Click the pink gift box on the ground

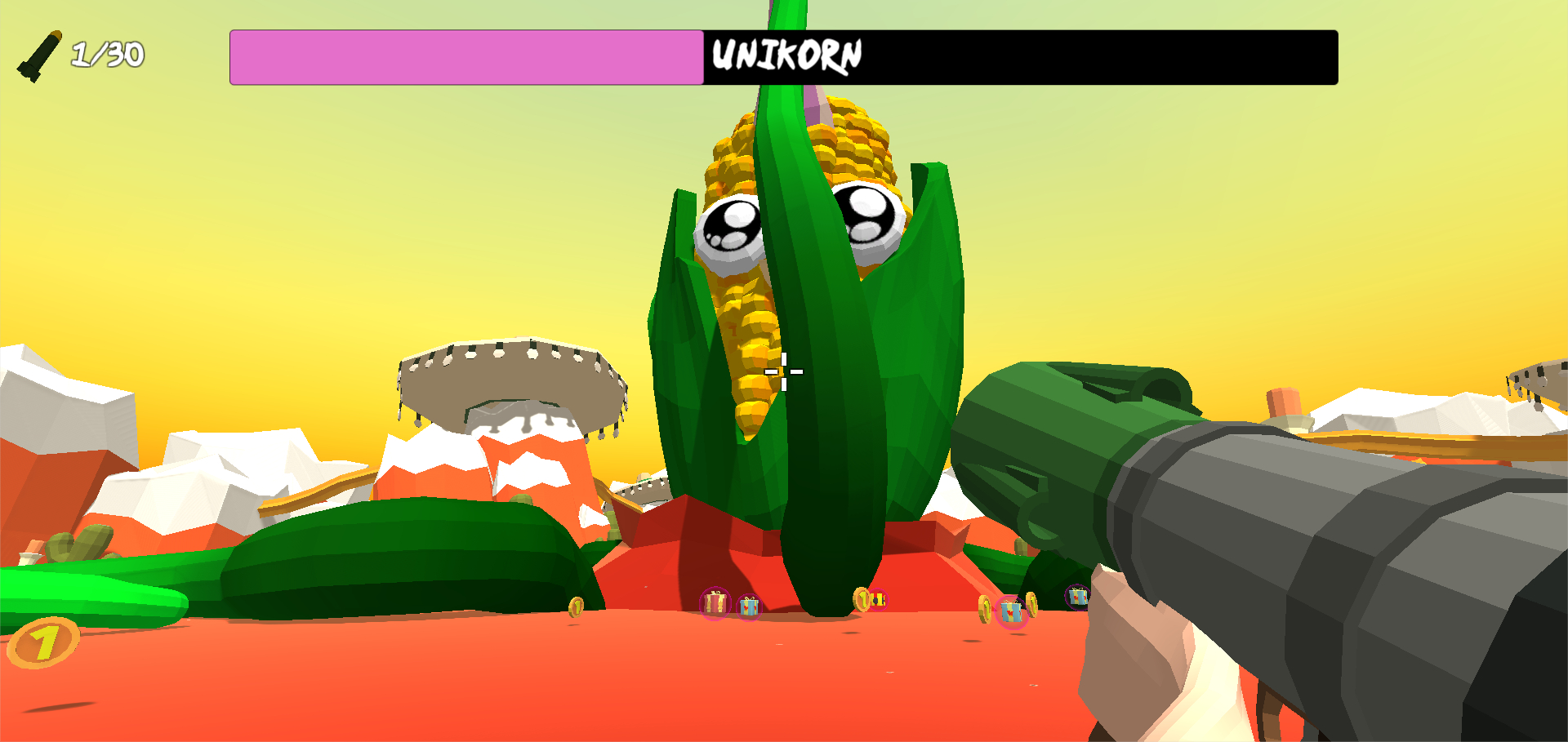[714, 604]
